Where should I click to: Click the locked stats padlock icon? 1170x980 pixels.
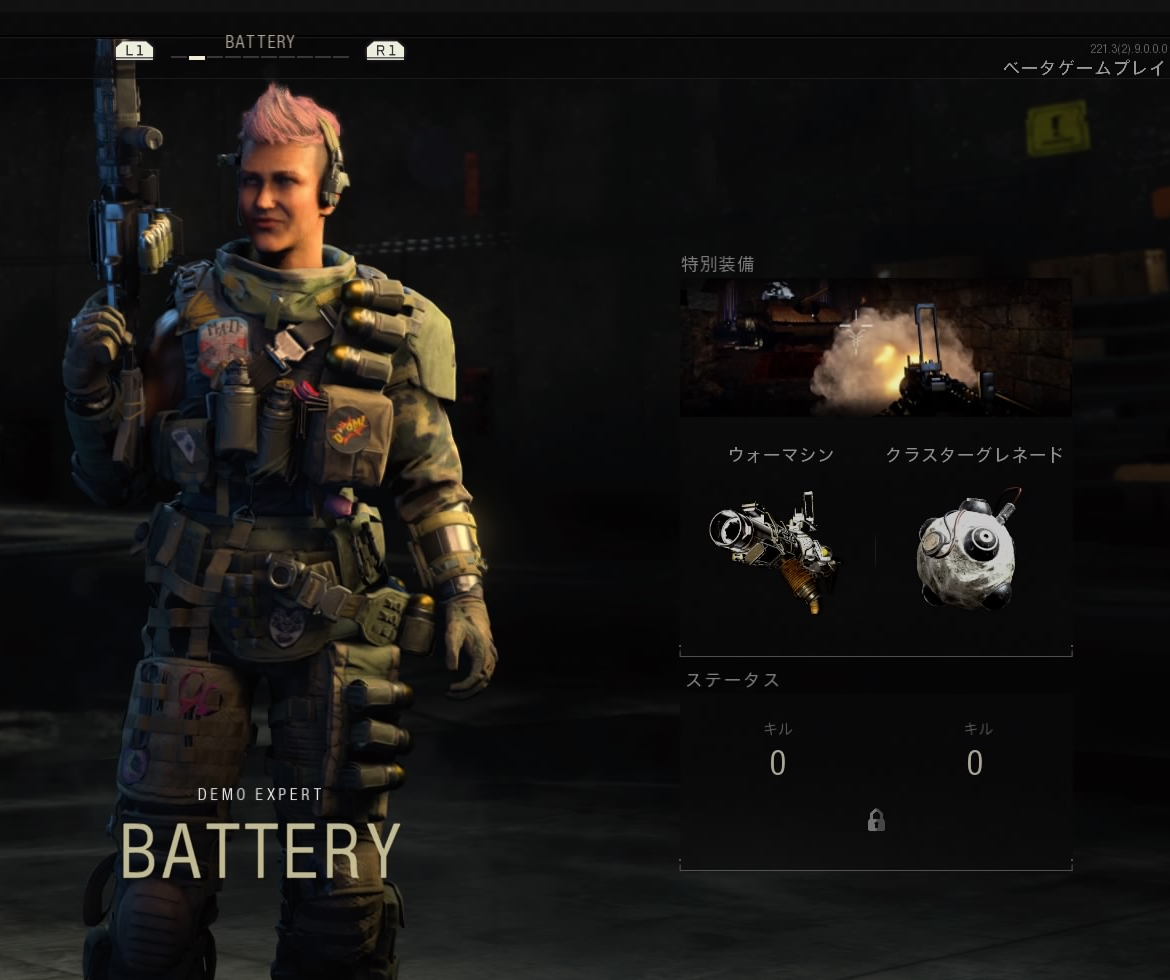click(876, 821)
